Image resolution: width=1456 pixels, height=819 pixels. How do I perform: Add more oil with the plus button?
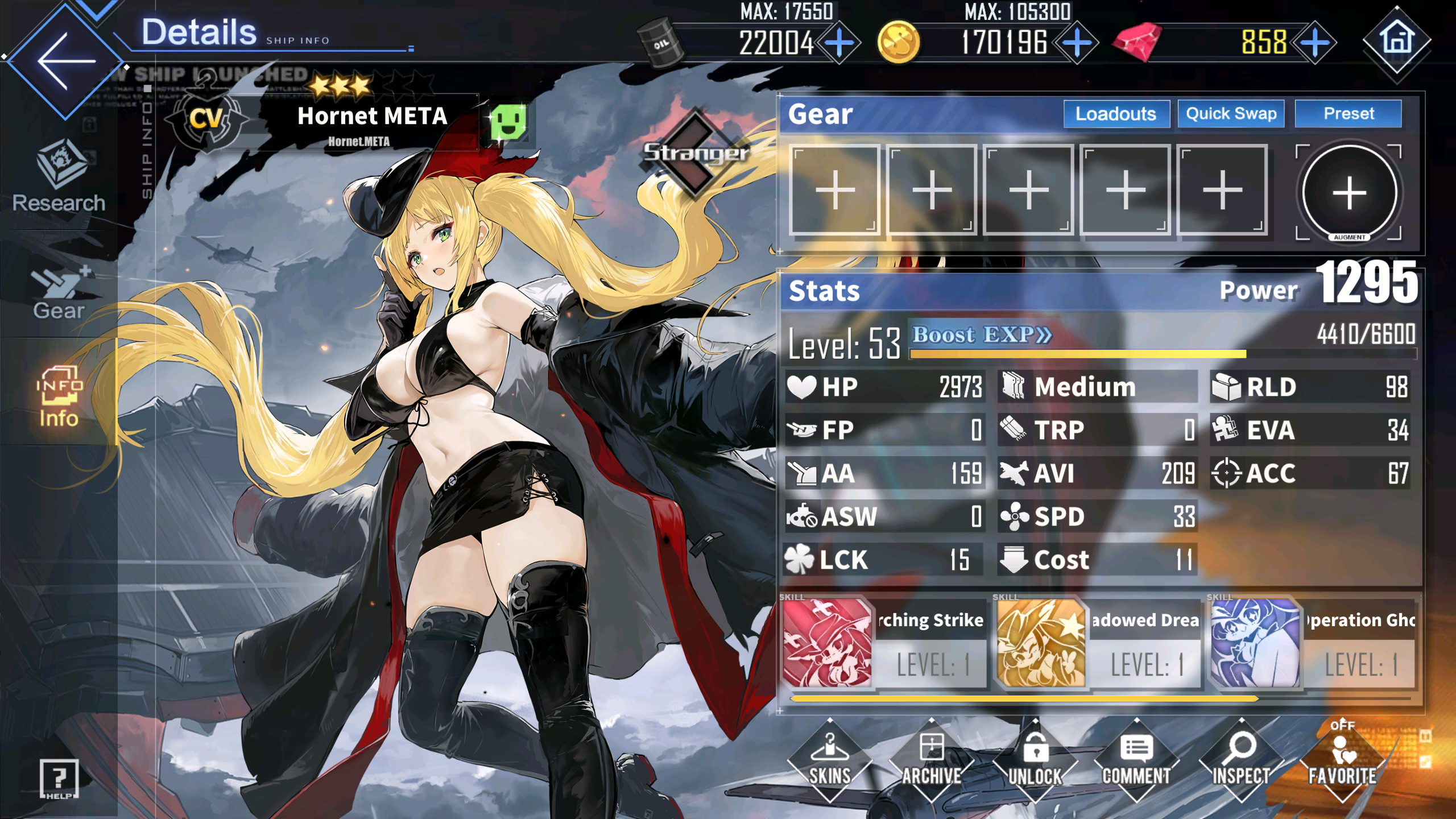tap(840, 43)
